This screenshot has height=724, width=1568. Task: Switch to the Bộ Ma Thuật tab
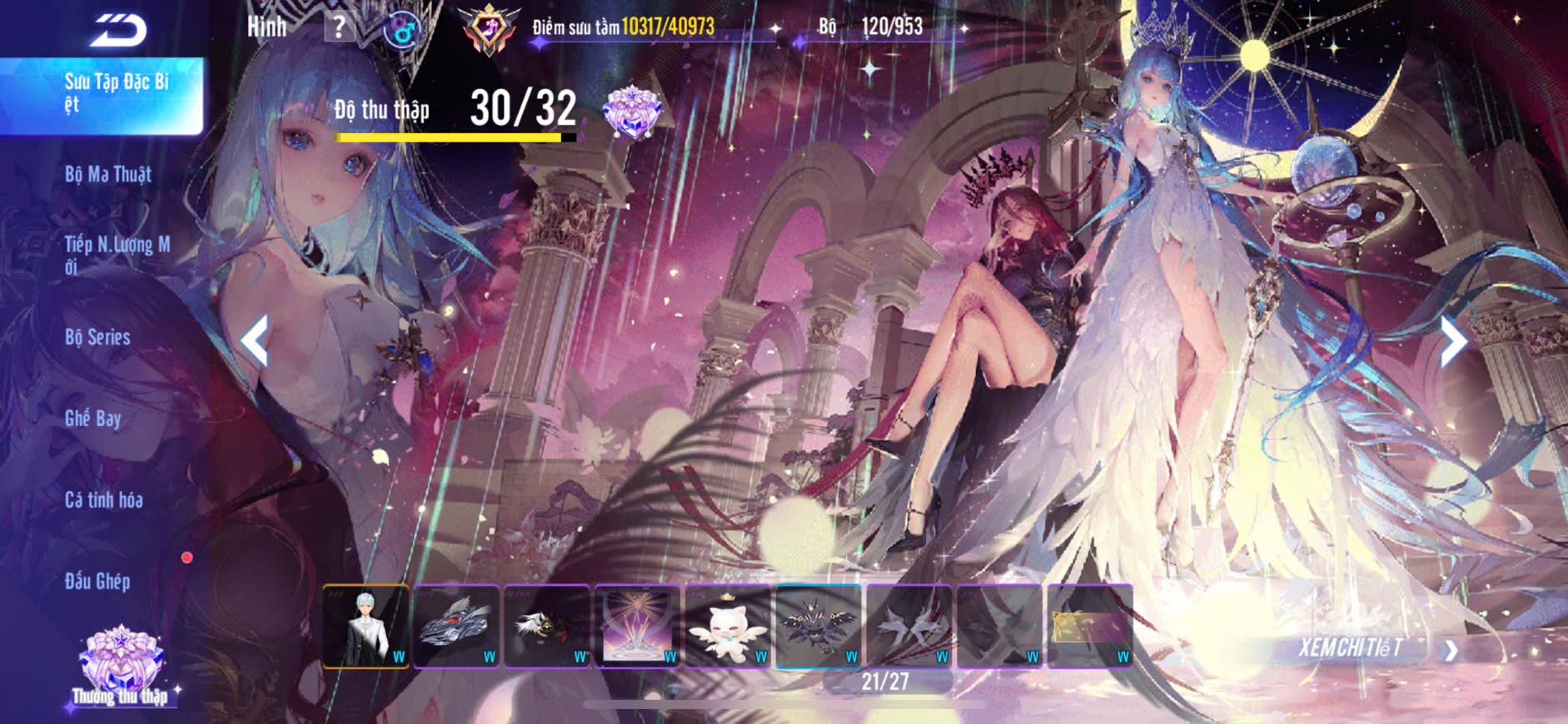108,175
